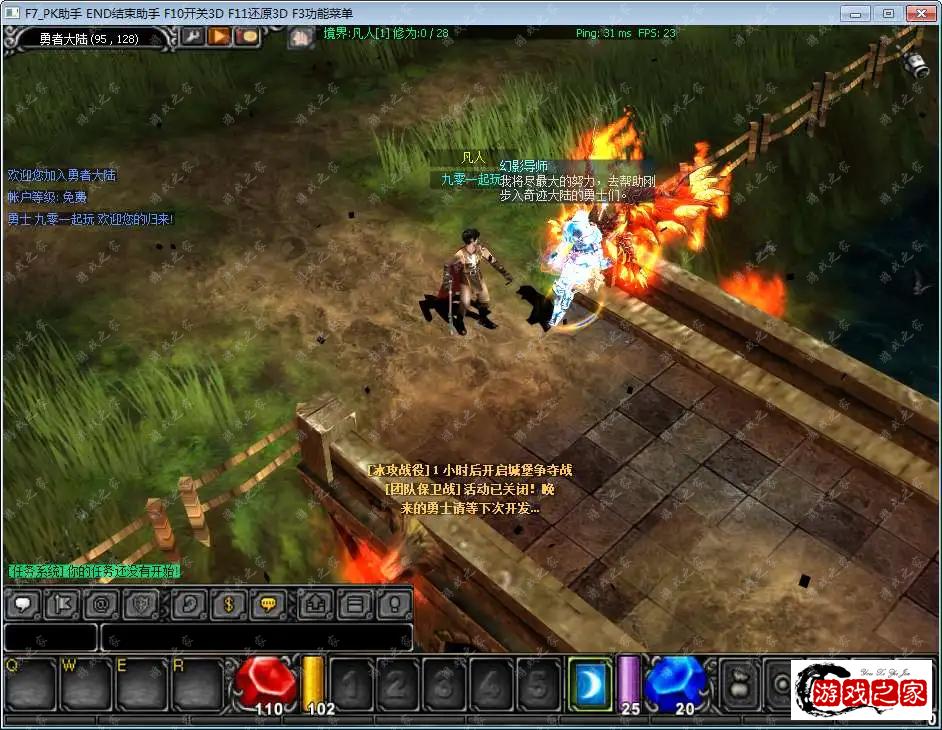
Task: Click the gold coin button in top bar
Action: (x=246, y=37)
